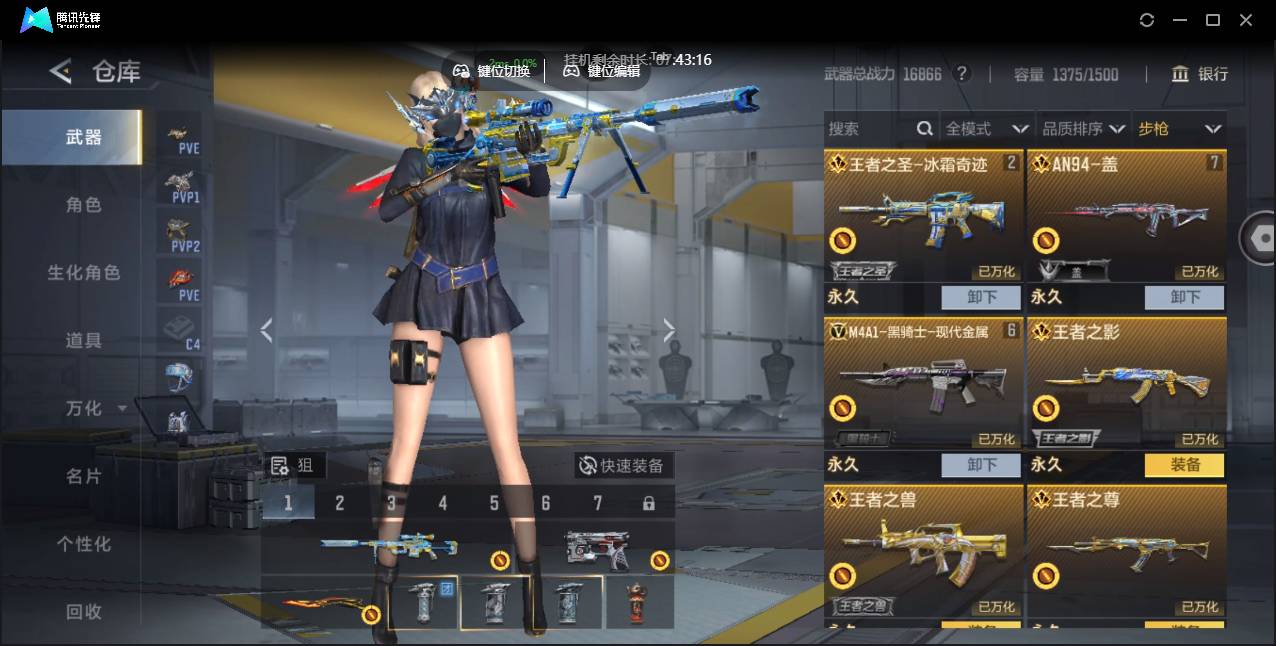Open the 回收 section
Screen dimensions: 1276x646
(84, 611)
